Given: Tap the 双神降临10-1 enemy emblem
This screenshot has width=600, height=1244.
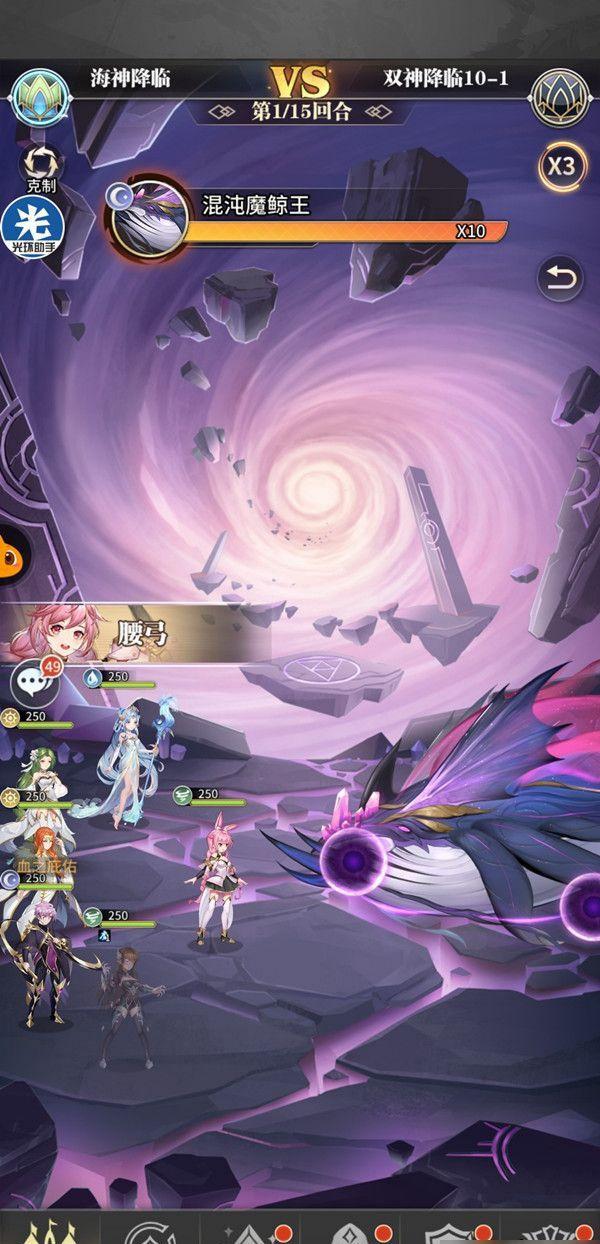Looking at the screenshot, I should (560, 95).
